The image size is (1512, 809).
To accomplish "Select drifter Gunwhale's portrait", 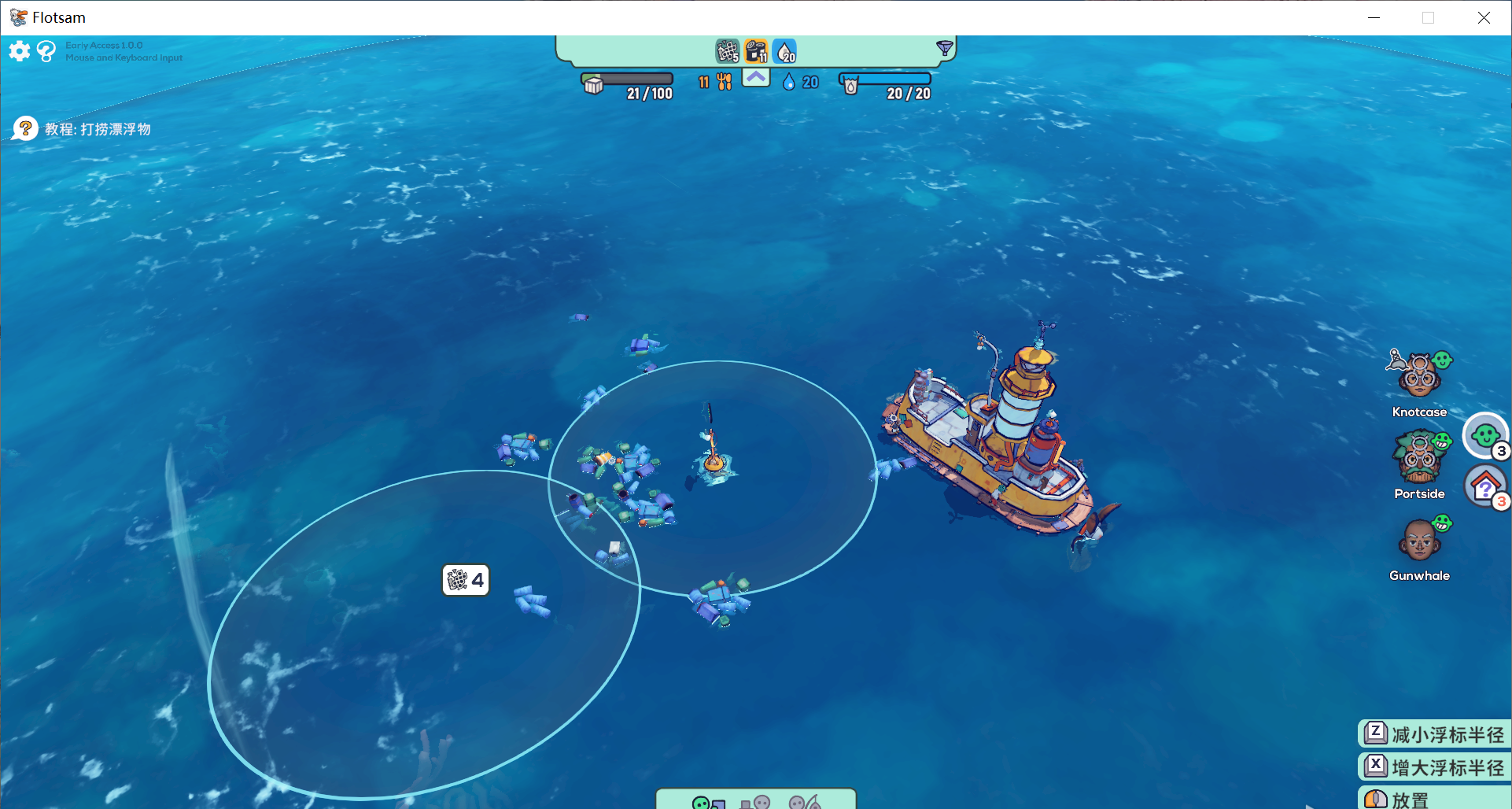I will click(1419, 540).
